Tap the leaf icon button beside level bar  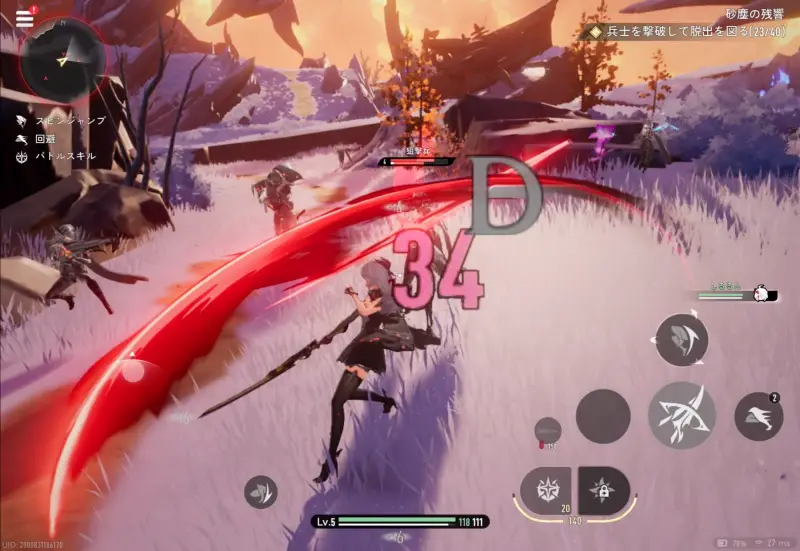tap(261, 492)
